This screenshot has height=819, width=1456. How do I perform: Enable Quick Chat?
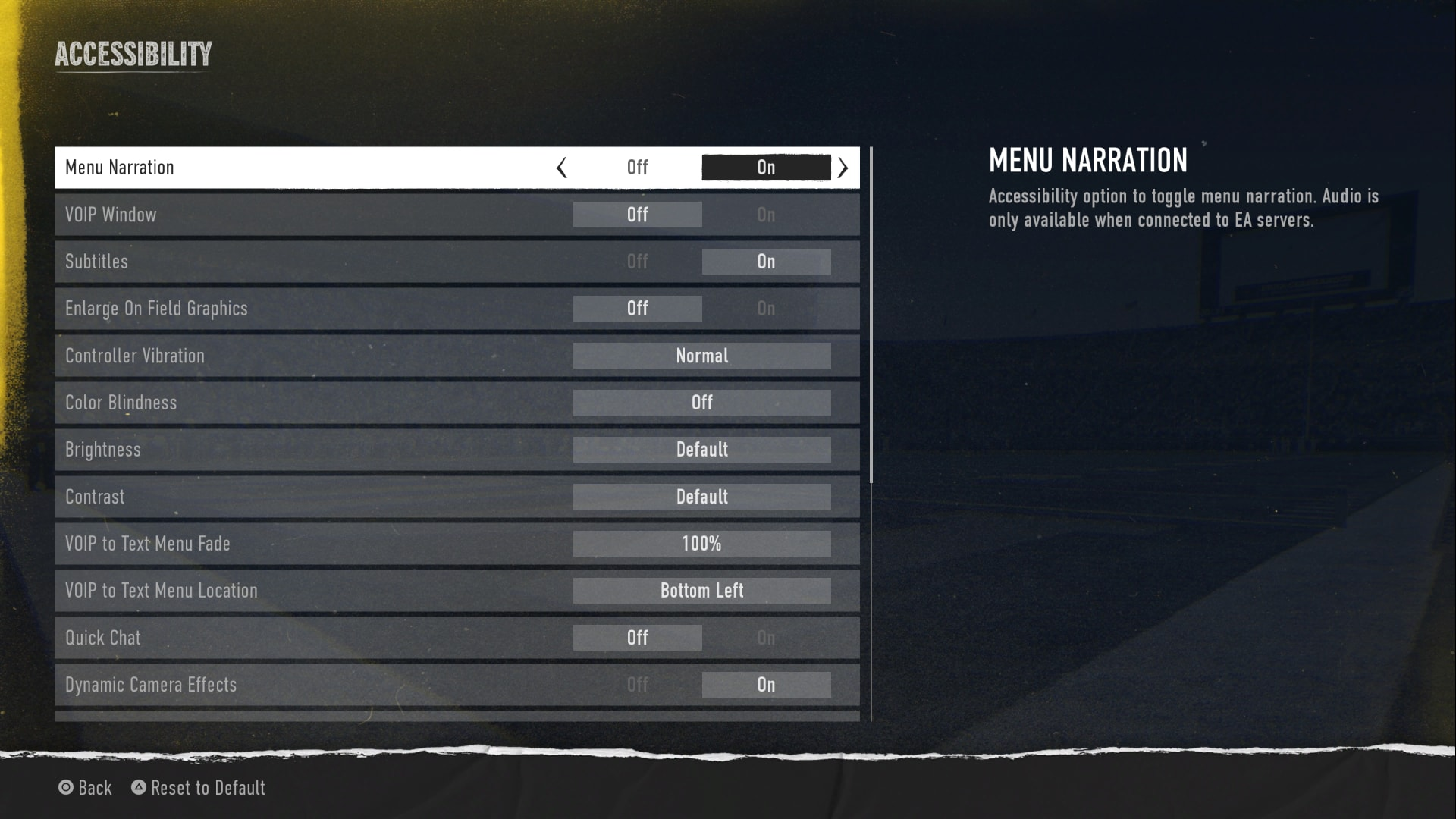pyautogui.click(x=766, y=638)
